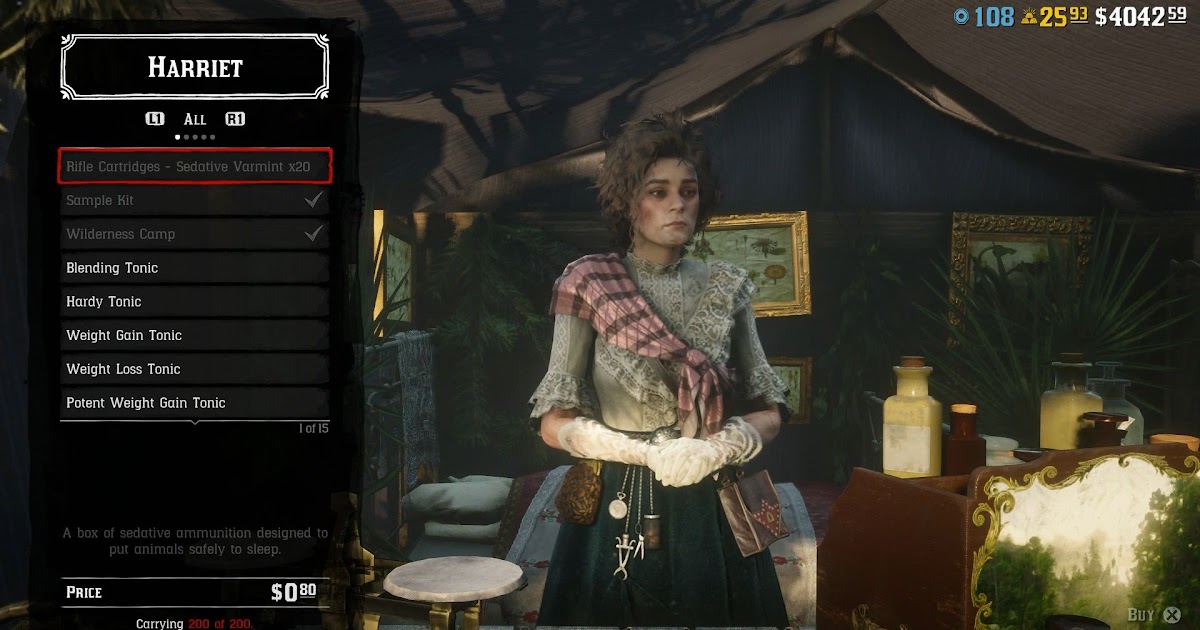Pick the Potent Weight Gain Tonic

(x=194, y=403)
